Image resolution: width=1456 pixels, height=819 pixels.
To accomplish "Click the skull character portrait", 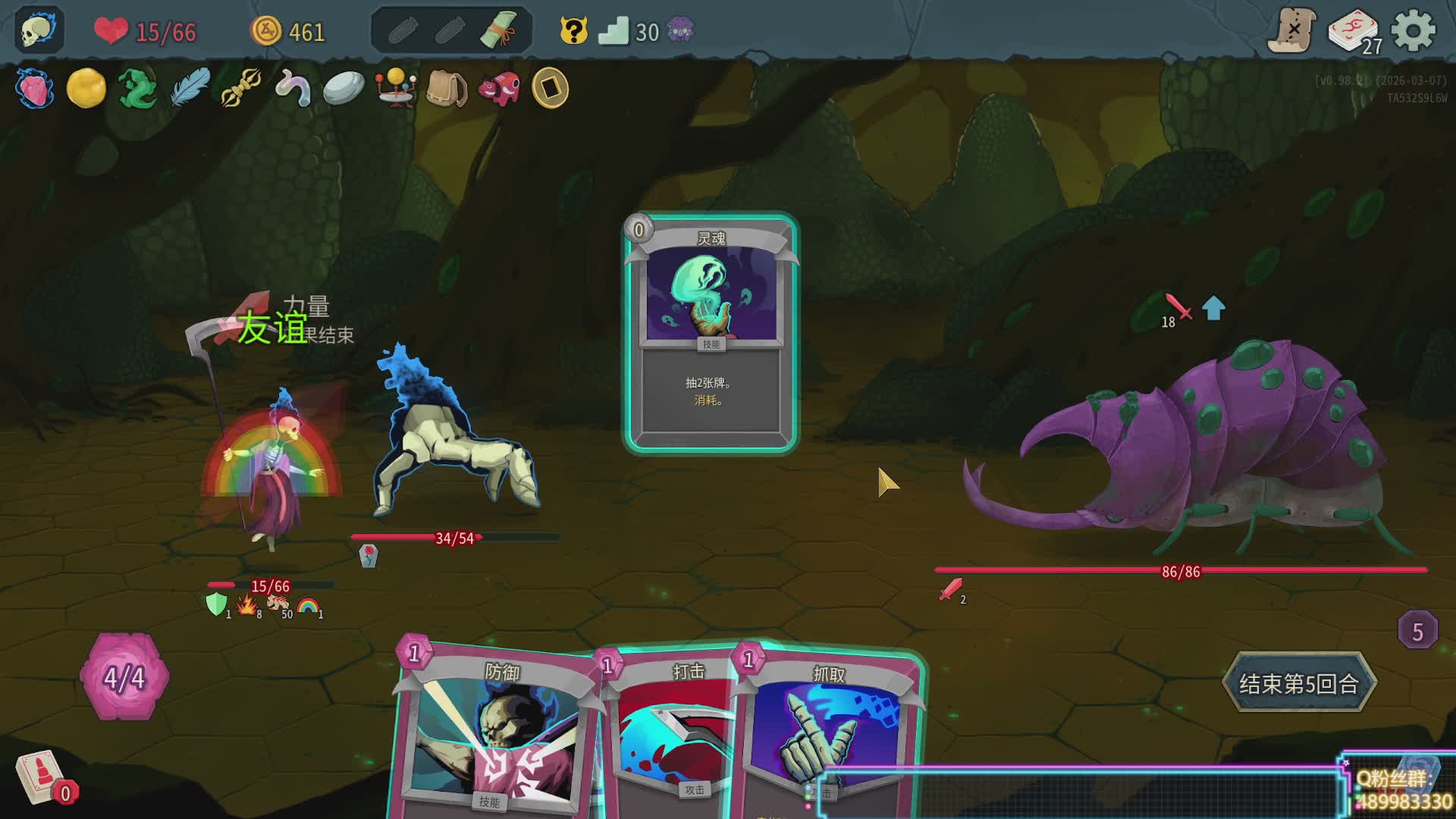I will pos(38,30).
